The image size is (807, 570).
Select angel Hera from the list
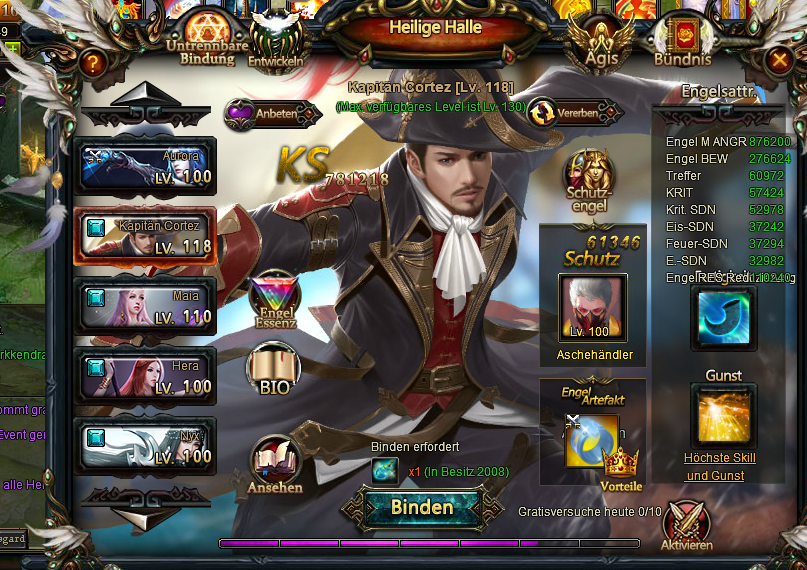coord(144,376)
